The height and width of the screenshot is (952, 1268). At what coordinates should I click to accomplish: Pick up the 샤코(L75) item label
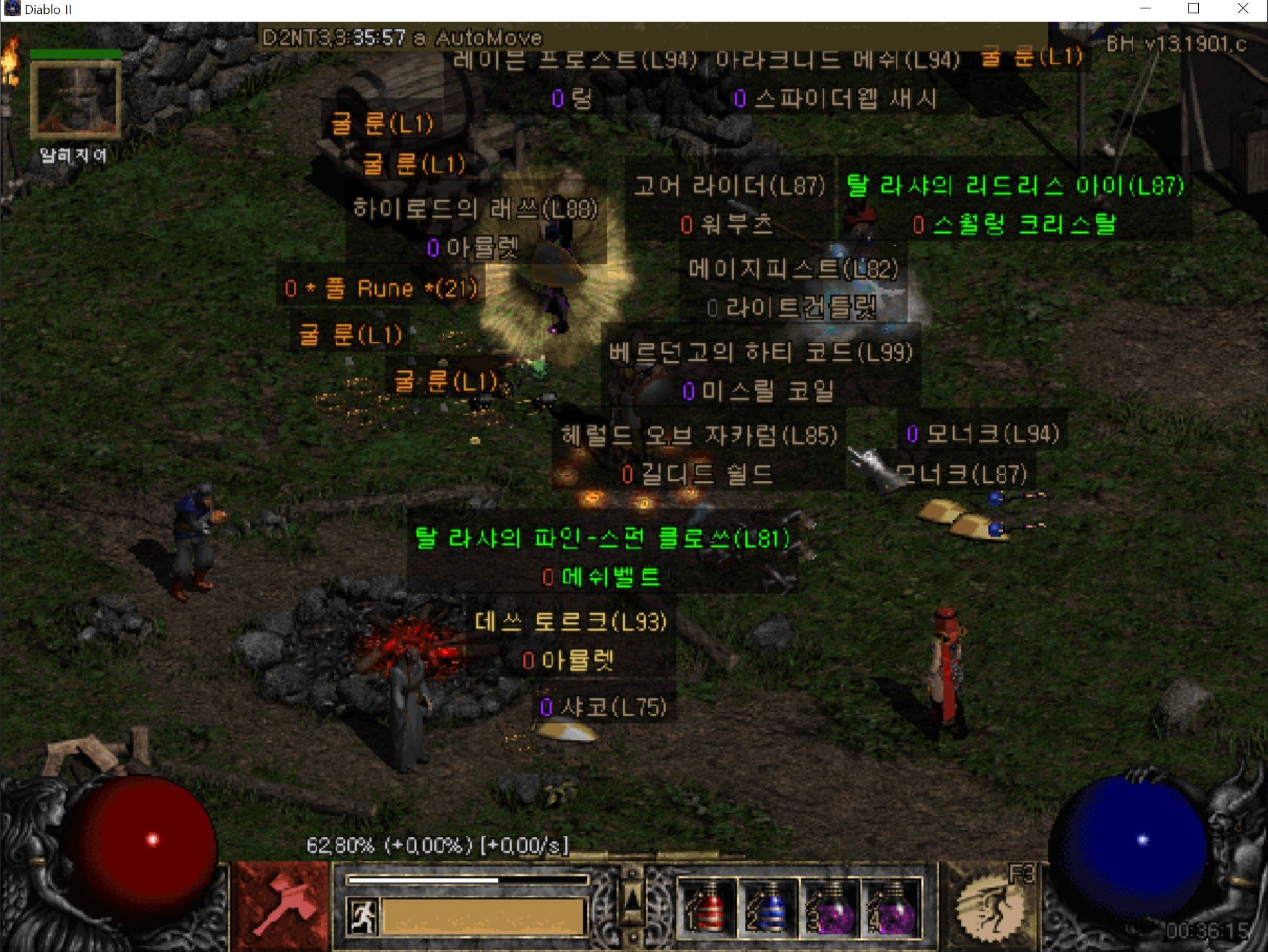[603, 707]
